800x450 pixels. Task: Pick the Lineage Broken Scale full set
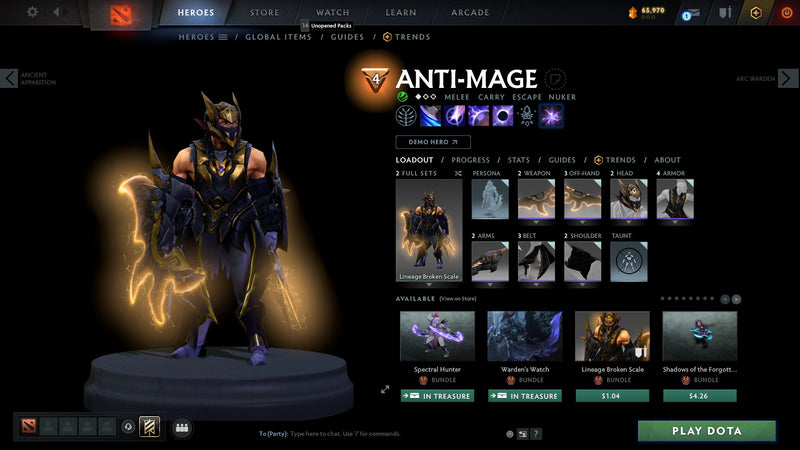[x=429, y=232]
